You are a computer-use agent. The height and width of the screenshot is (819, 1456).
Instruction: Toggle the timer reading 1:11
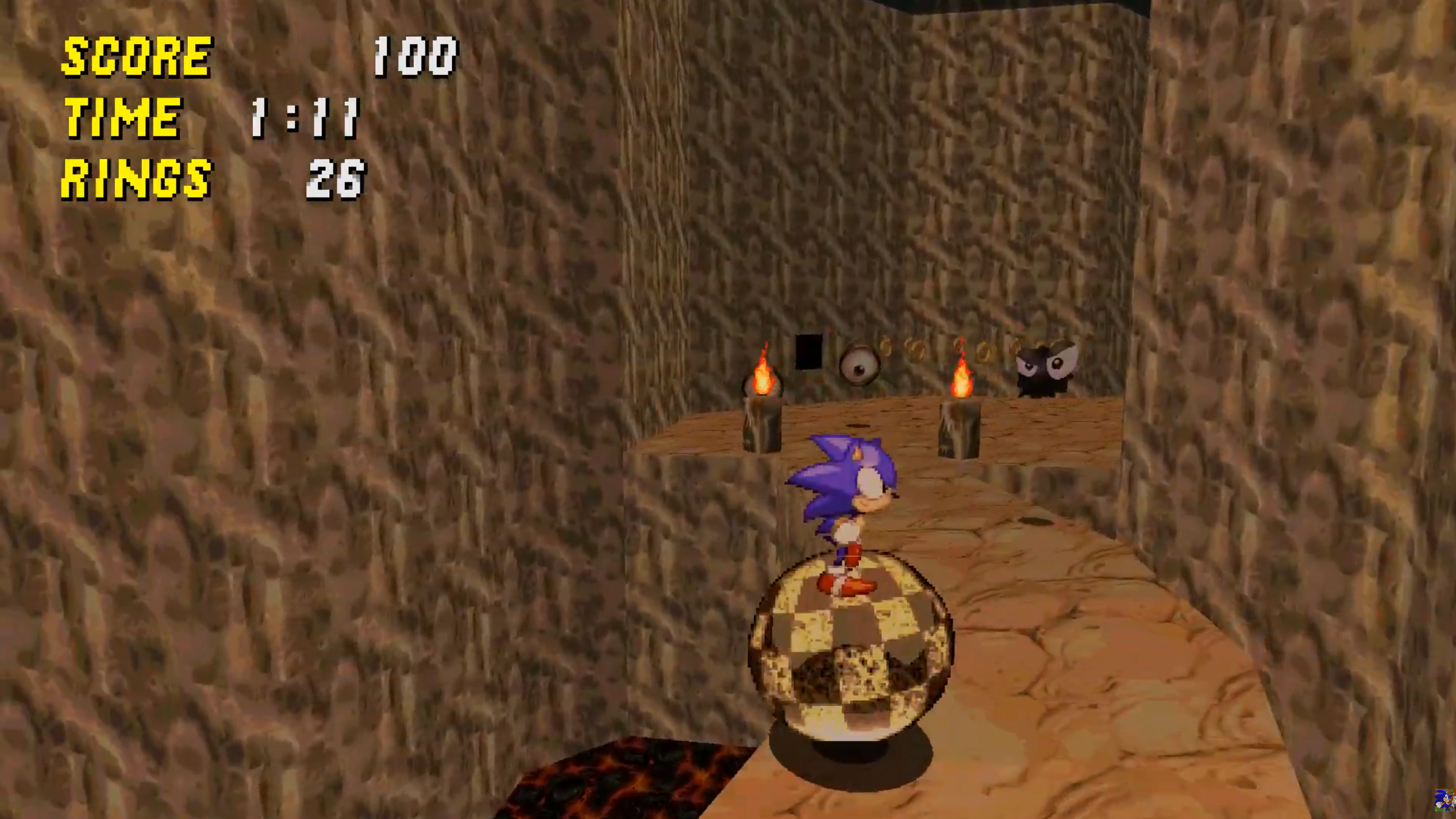(x=305, y=119)
